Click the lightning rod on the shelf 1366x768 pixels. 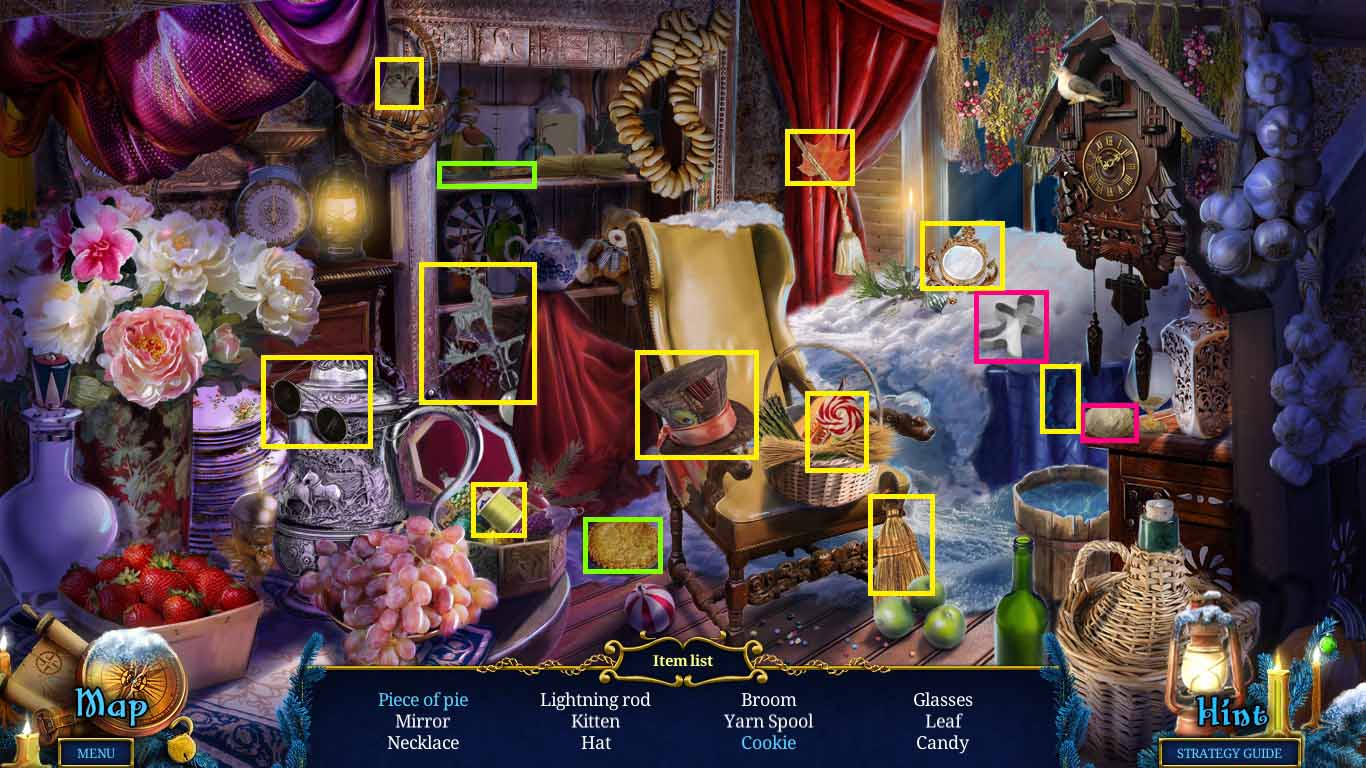coord(485,174)
